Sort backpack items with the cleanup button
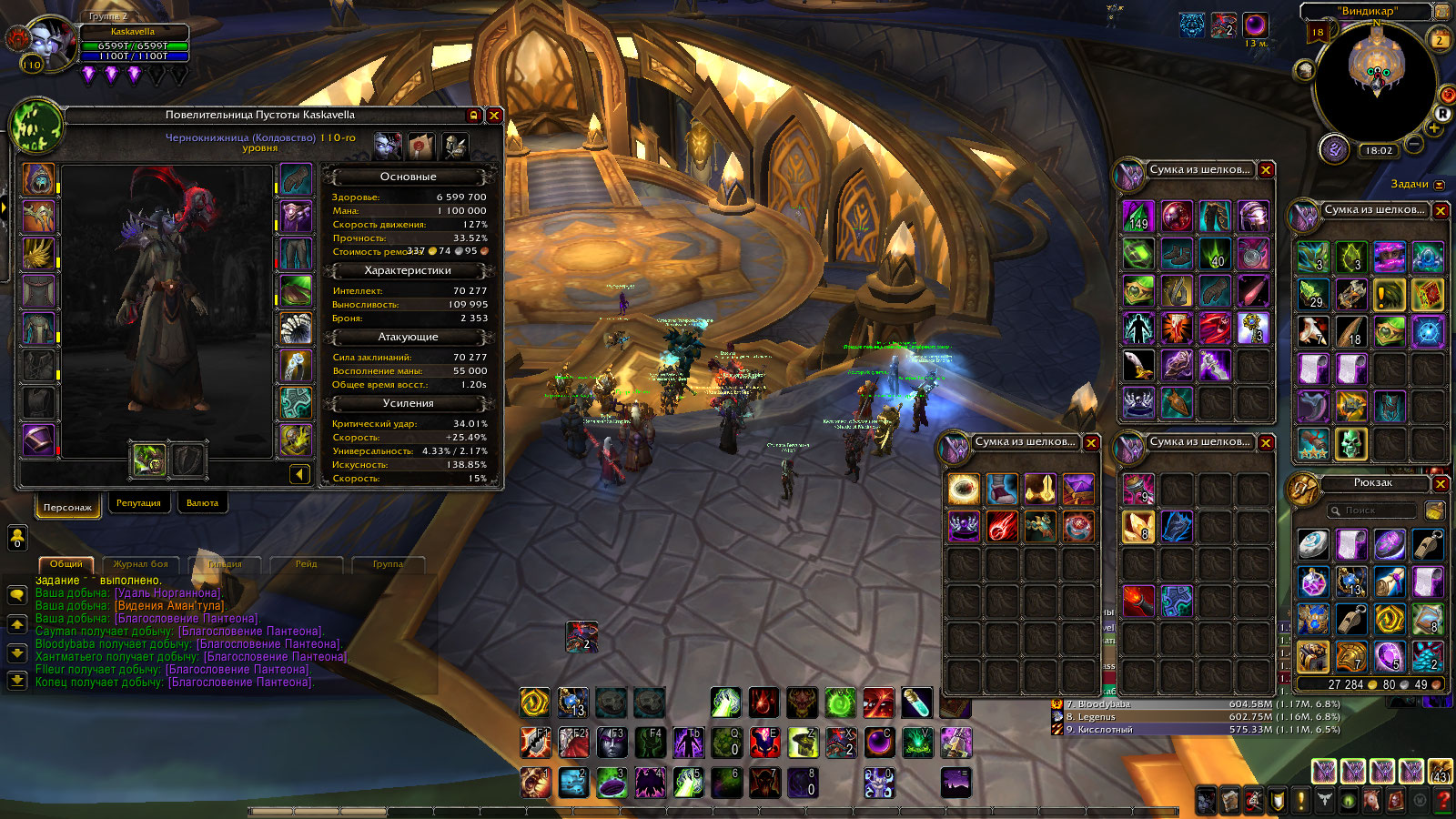Viewport: 1456px width, 819px height. (1434, 511)
